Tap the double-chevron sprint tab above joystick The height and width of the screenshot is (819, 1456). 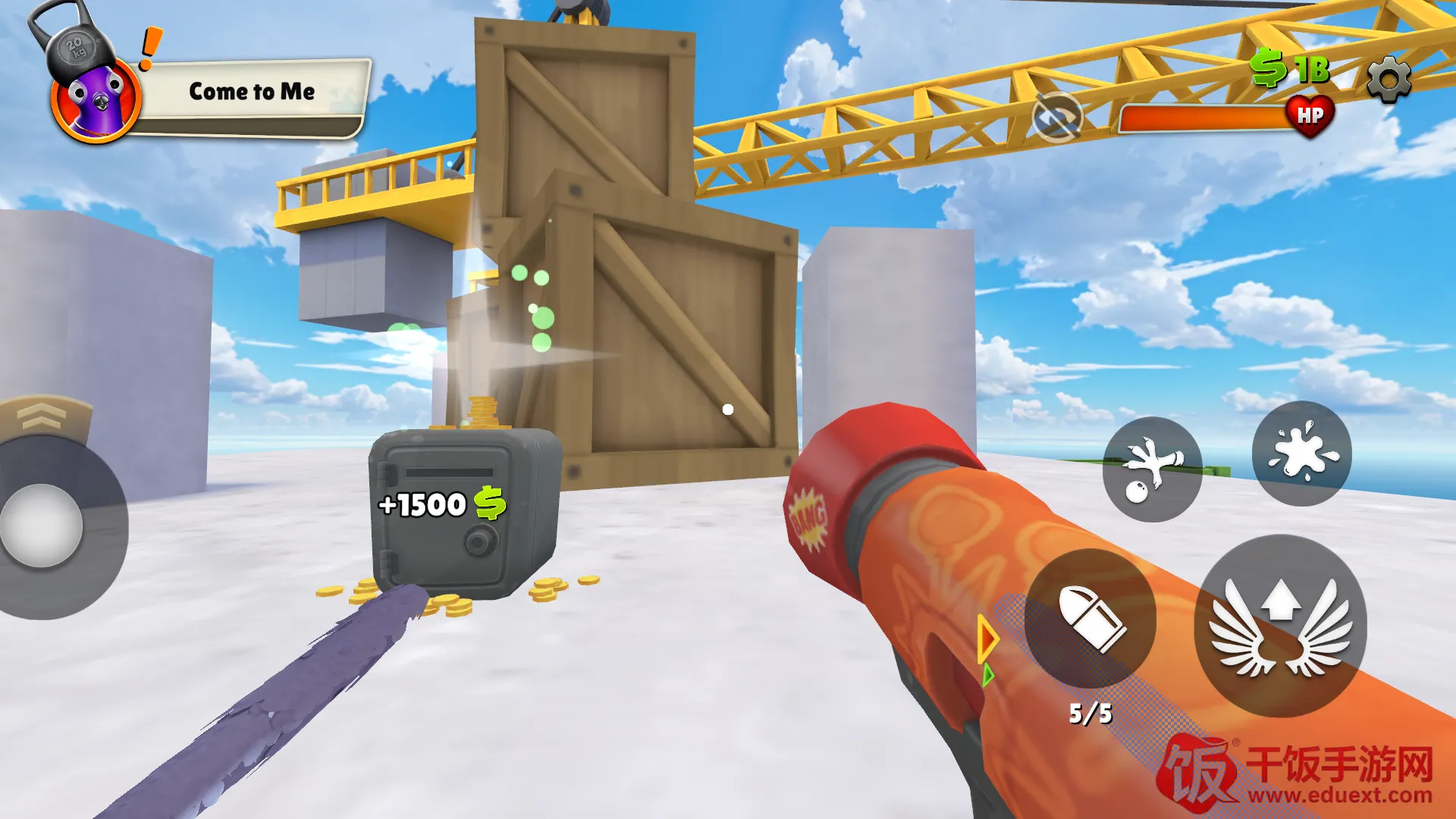pyautogui.click(x=43, y=416)
